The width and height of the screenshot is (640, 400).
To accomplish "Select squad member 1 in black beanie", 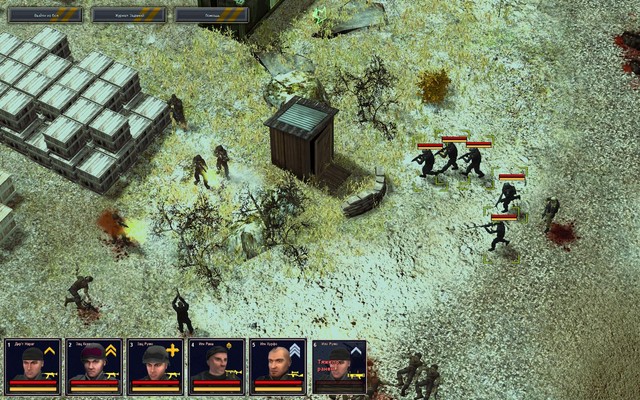I will click(33, 366).
